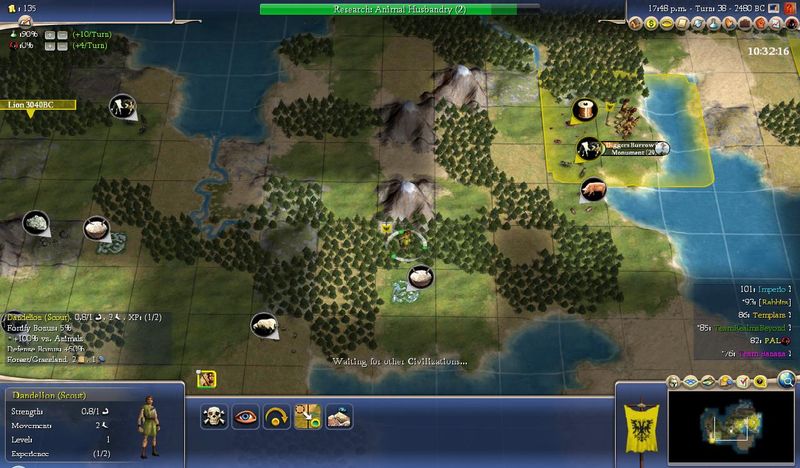Select the Explore action button

pyautogui.click(x=338, y=416)
